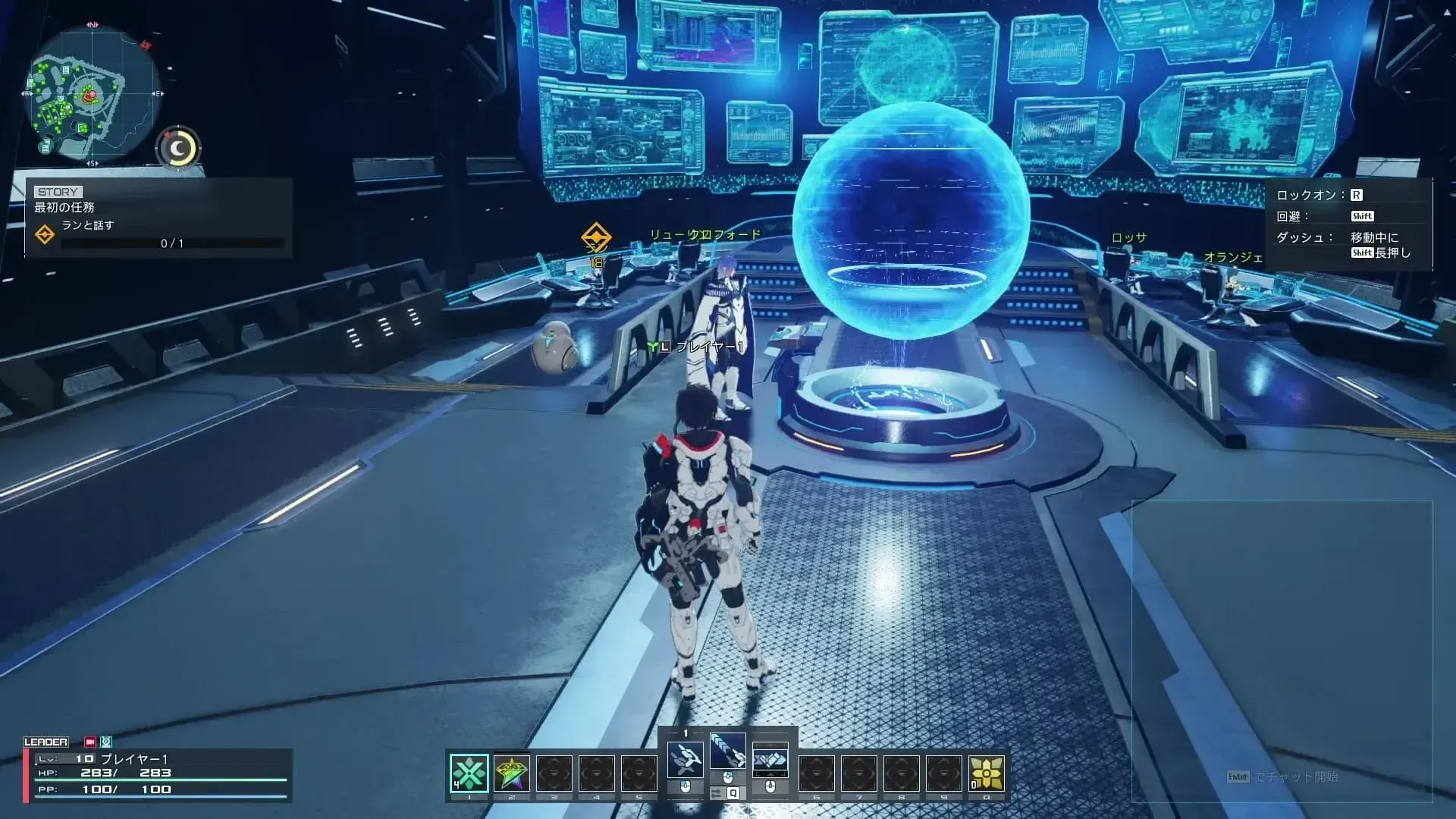Click the teal class icon beside LEADER
The image size is (1456, 819).
(106, 742)
